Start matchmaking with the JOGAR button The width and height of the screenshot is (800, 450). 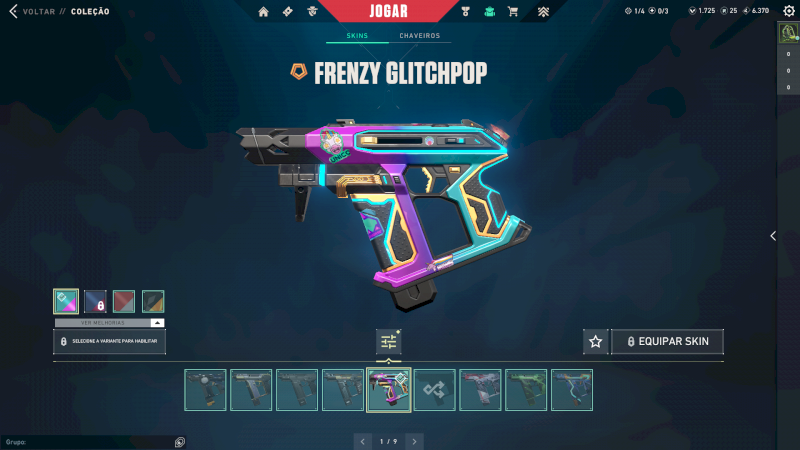tap(387, 11)
